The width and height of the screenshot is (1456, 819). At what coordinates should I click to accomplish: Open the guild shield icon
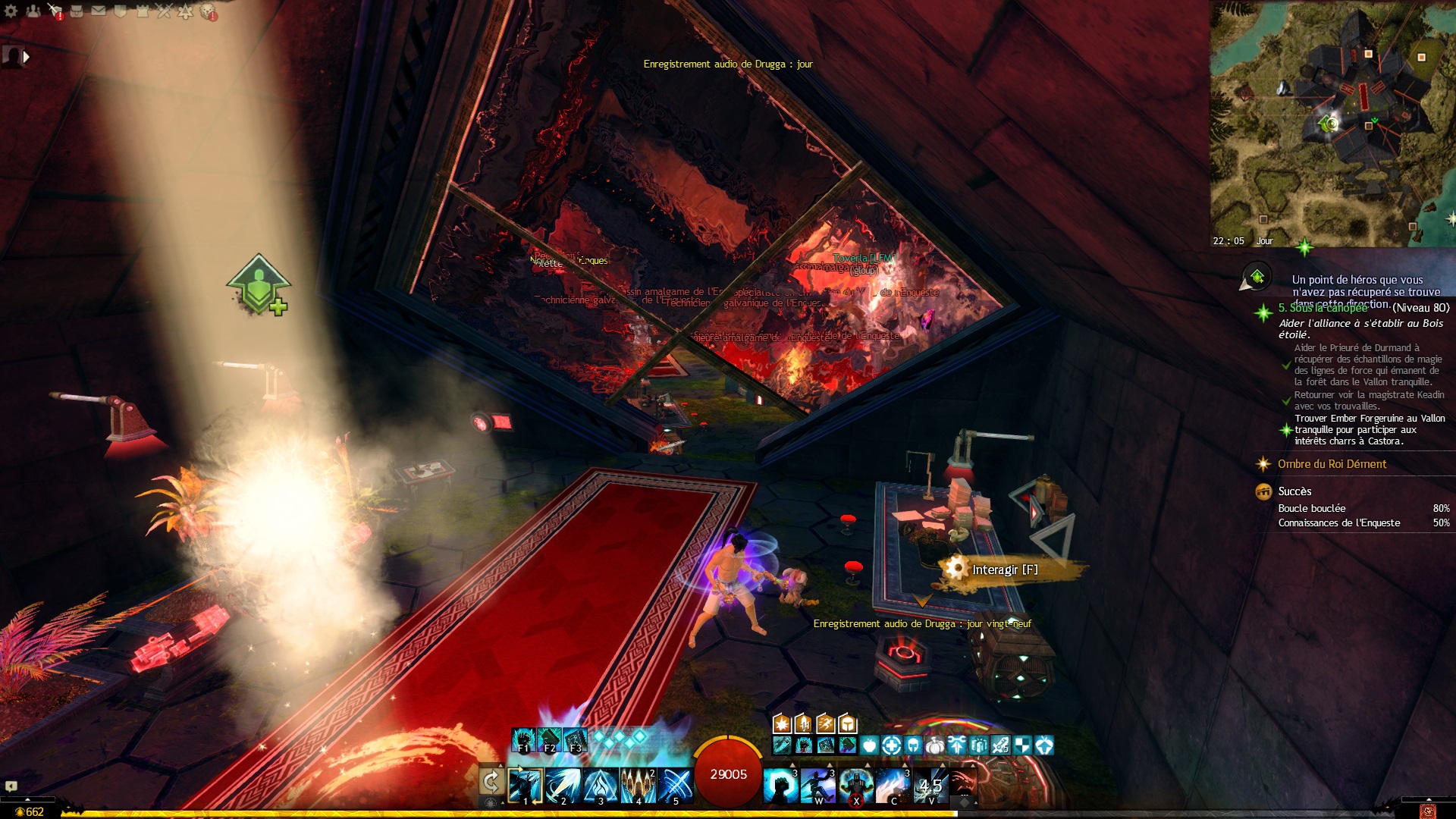click(120, 11)
